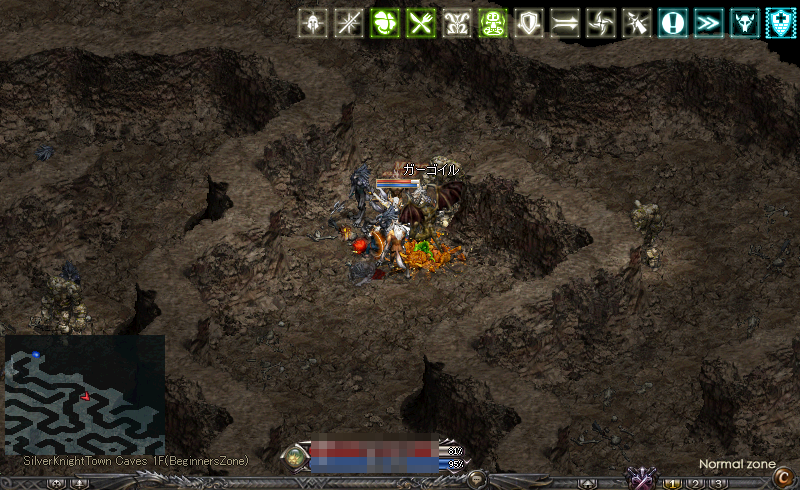Select the four-leaf clover buff icon

click(384, 23)
